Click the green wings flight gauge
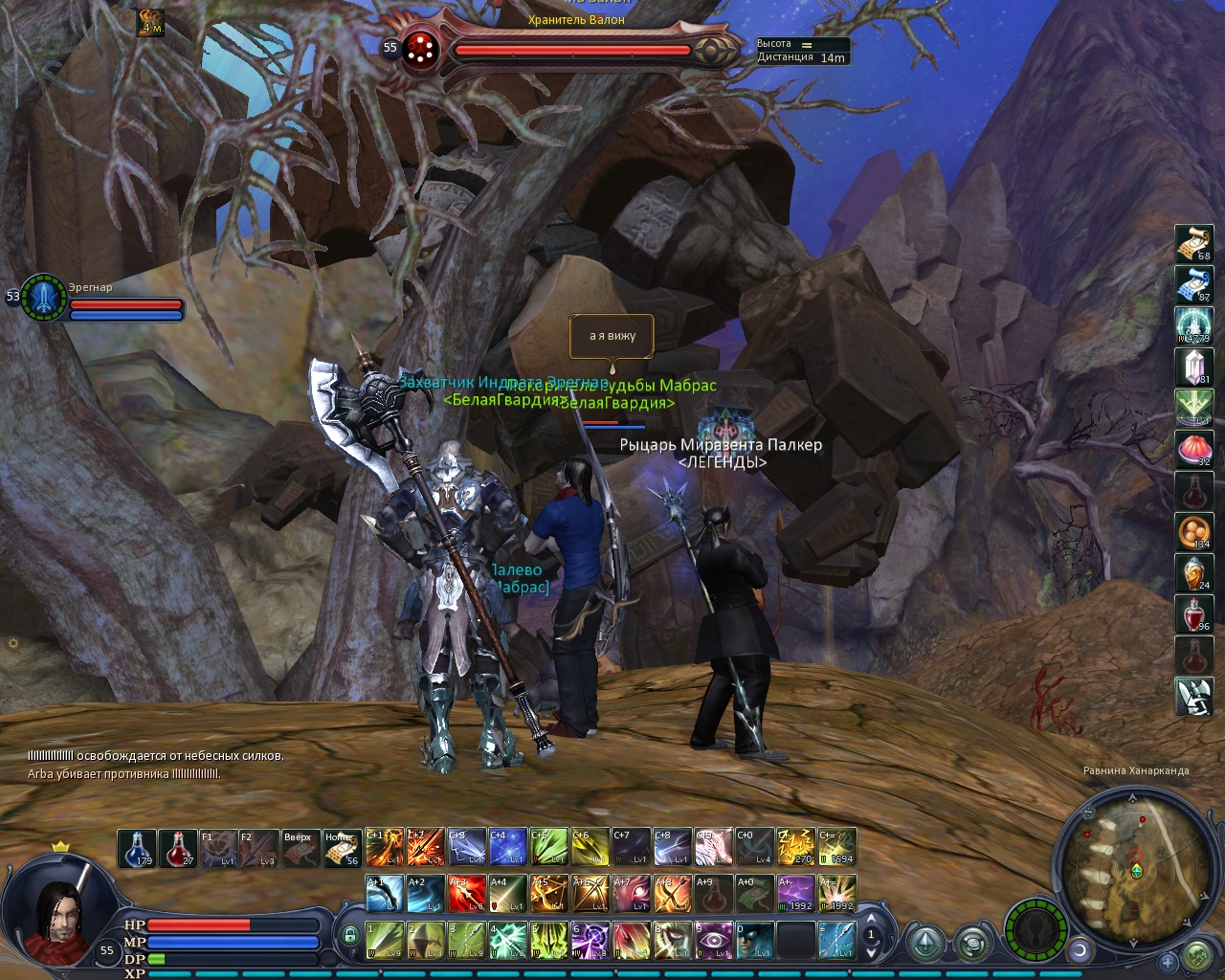1225x980 pixels. pos(1036,929)
